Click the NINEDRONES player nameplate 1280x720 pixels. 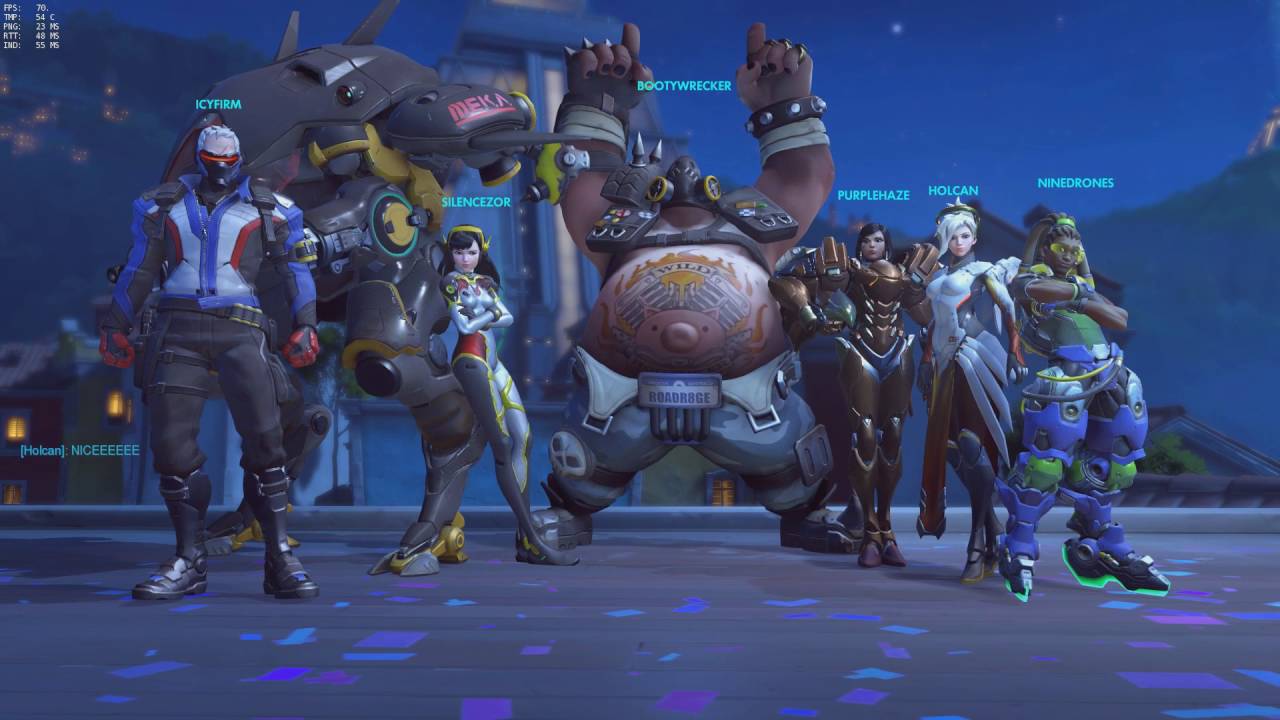click(x=1075, y=183)
